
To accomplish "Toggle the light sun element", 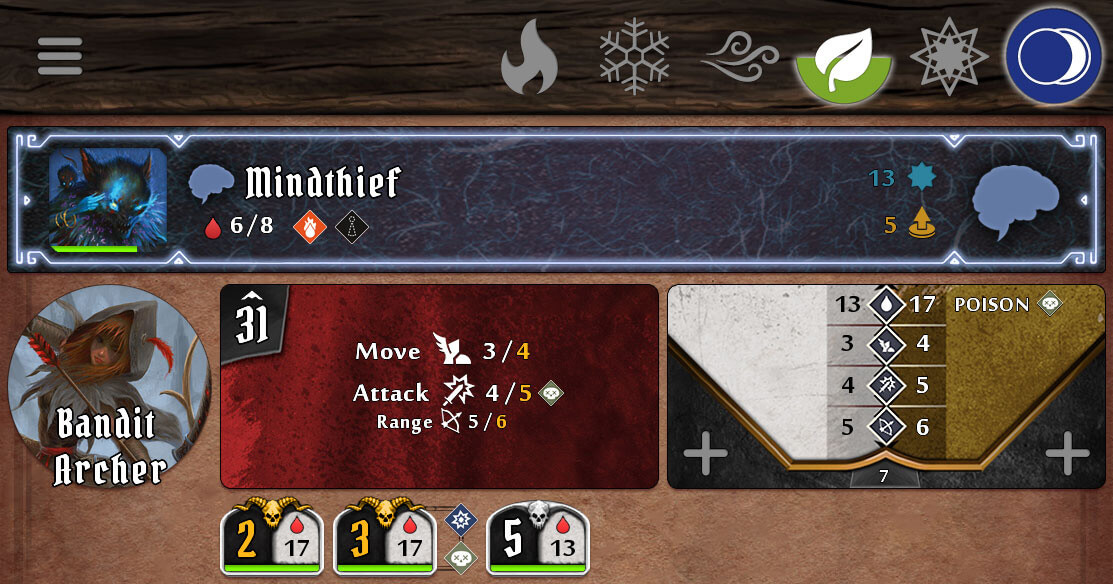I will pos(948,56).
